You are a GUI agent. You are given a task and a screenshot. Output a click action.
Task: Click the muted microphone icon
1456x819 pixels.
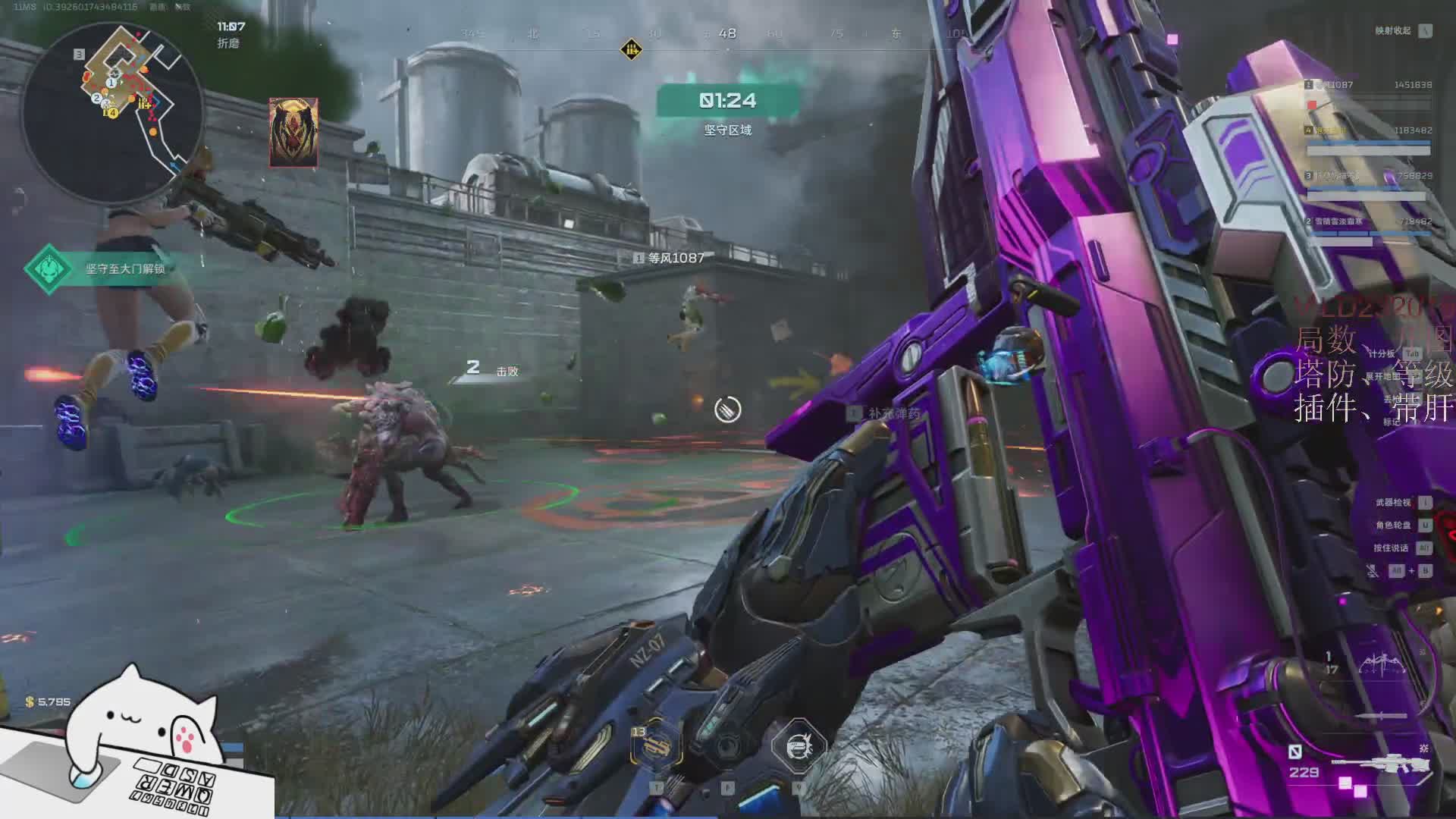click(x=1373, y=571)
